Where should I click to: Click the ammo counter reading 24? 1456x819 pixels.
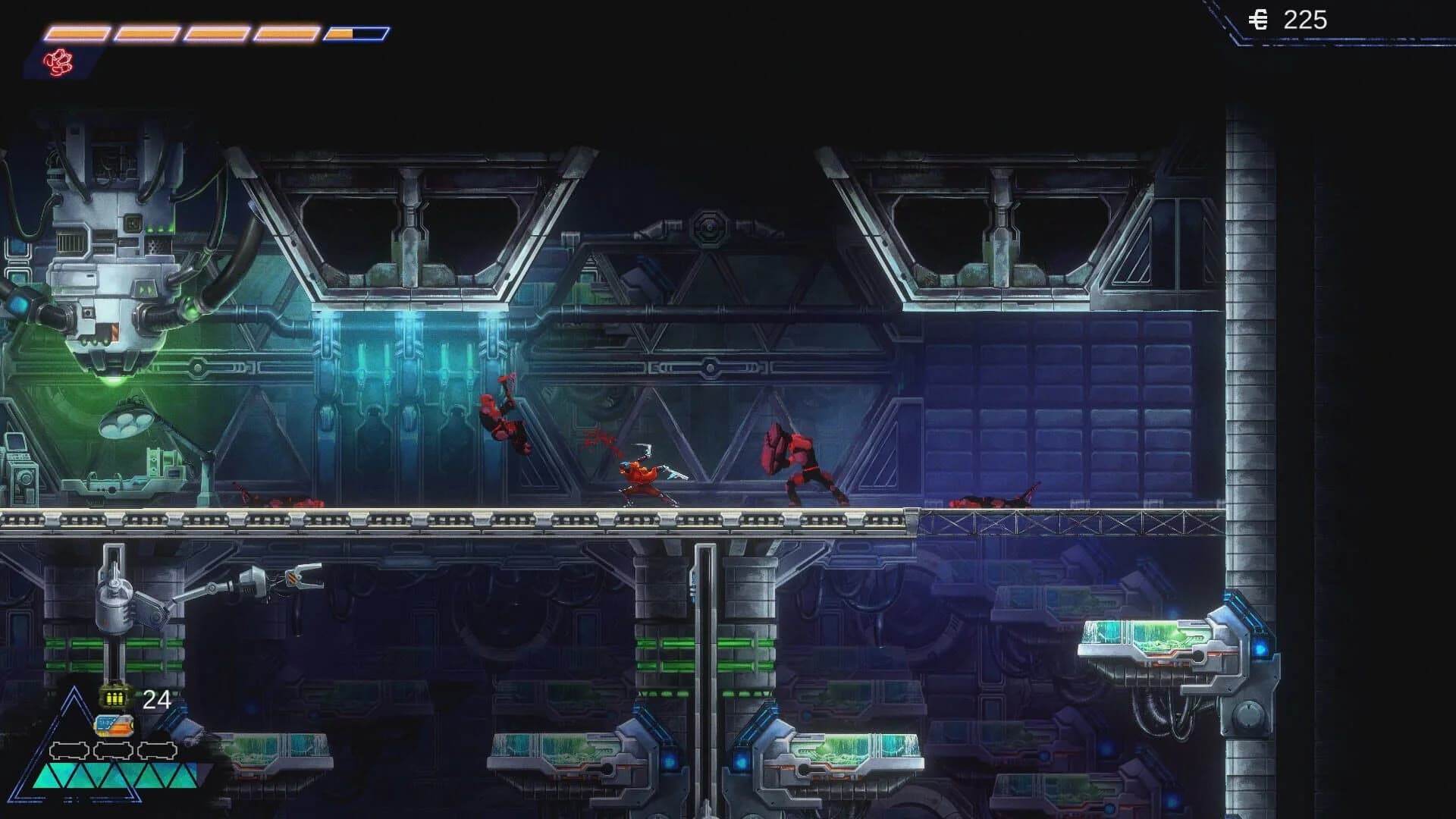(x=157, y=699)
